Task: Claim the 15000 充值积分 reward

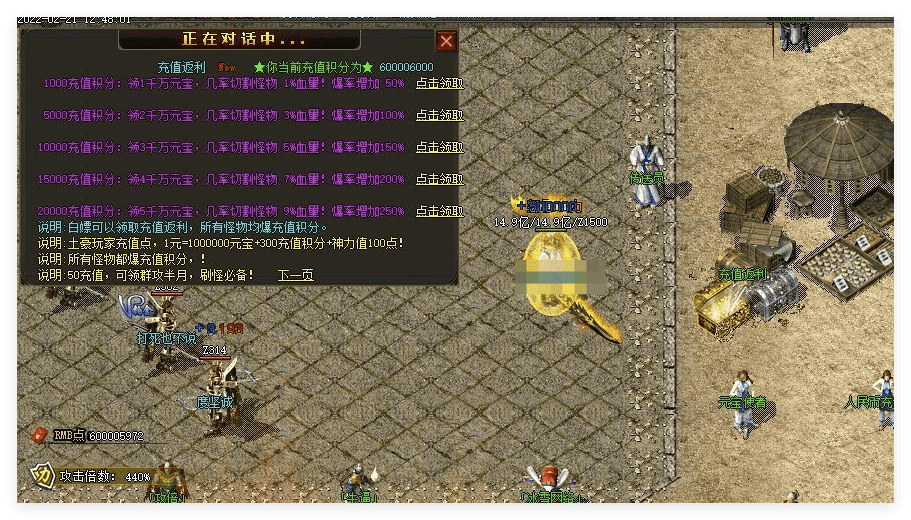Action: tap(439, 179)
